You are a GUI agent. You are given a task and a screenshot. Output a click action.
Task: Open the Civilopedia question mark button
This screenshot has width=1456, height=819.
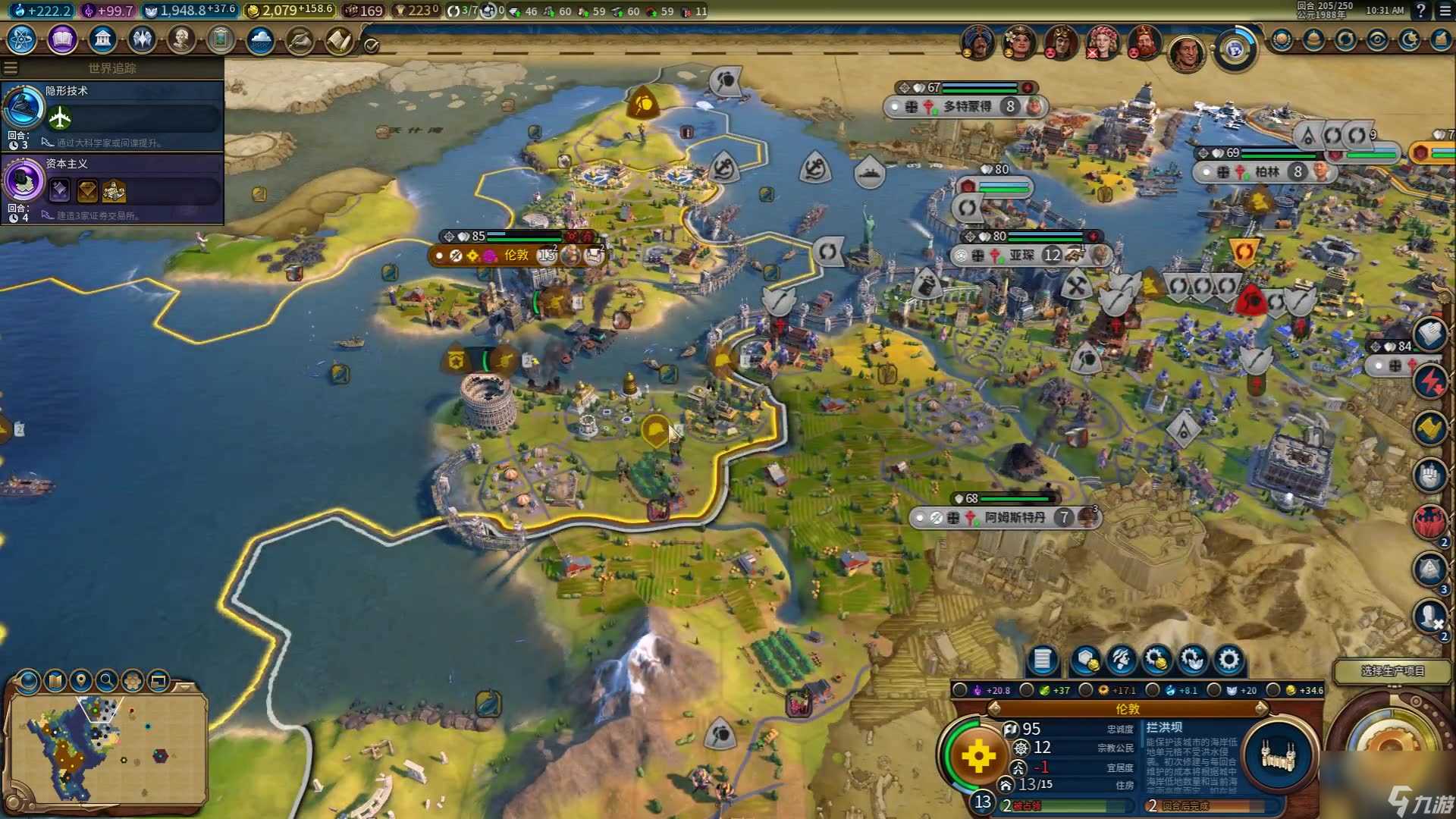1420,11
